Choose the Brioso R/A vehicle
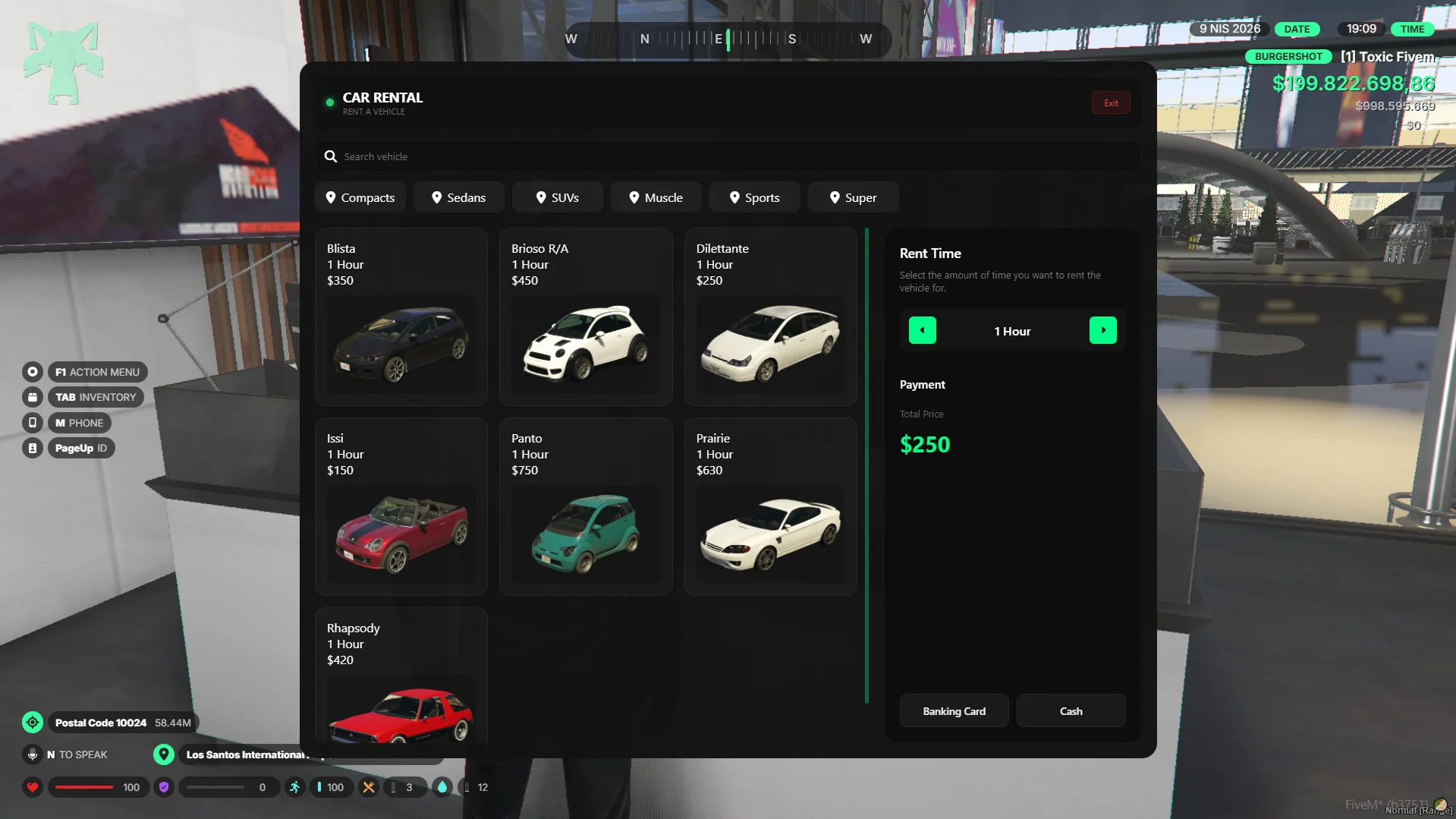This screenshot has height=819, width=1456. click(x=586, y=317)
